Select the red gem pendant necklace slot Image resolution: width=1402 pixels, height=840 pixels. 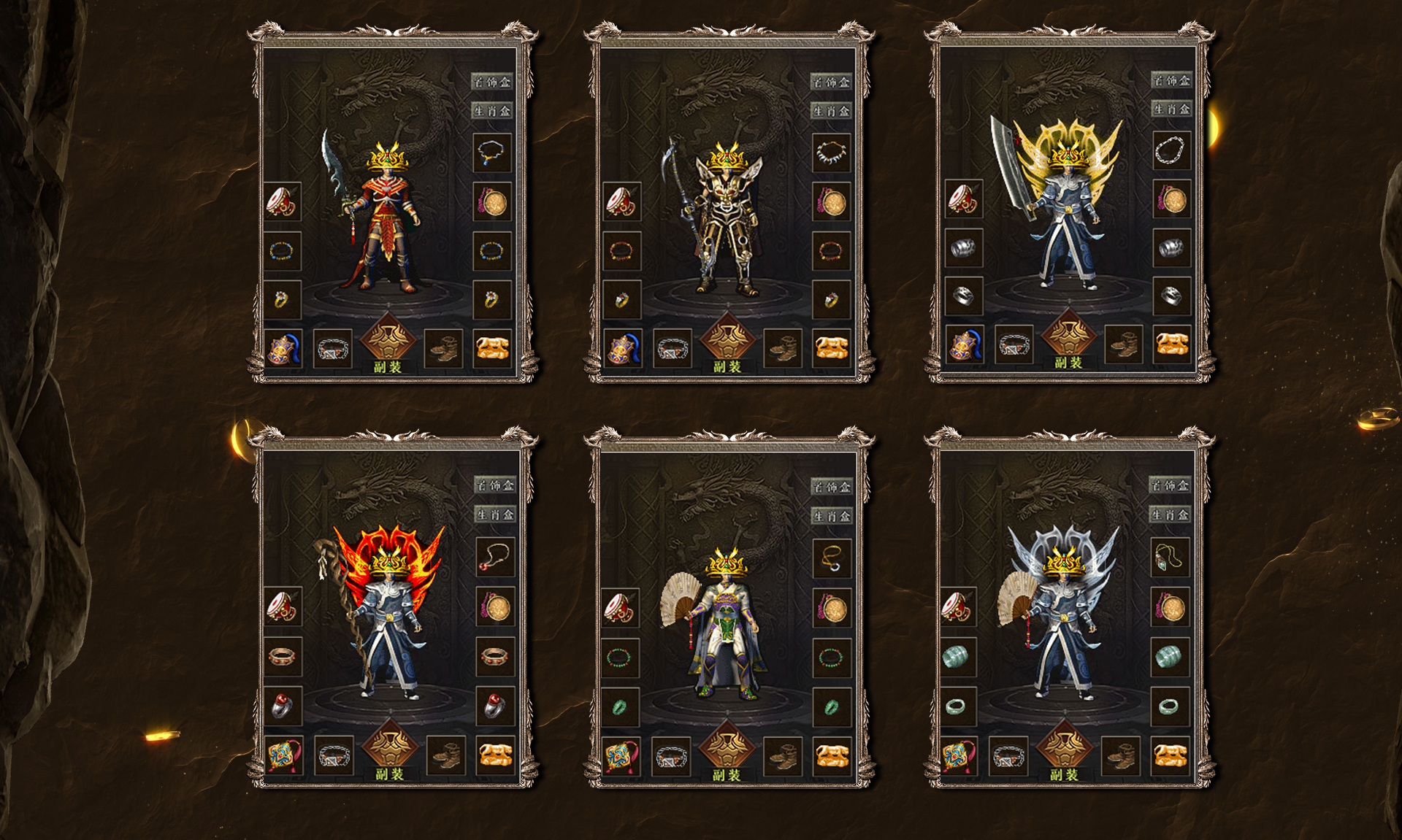tap(495, 557)
